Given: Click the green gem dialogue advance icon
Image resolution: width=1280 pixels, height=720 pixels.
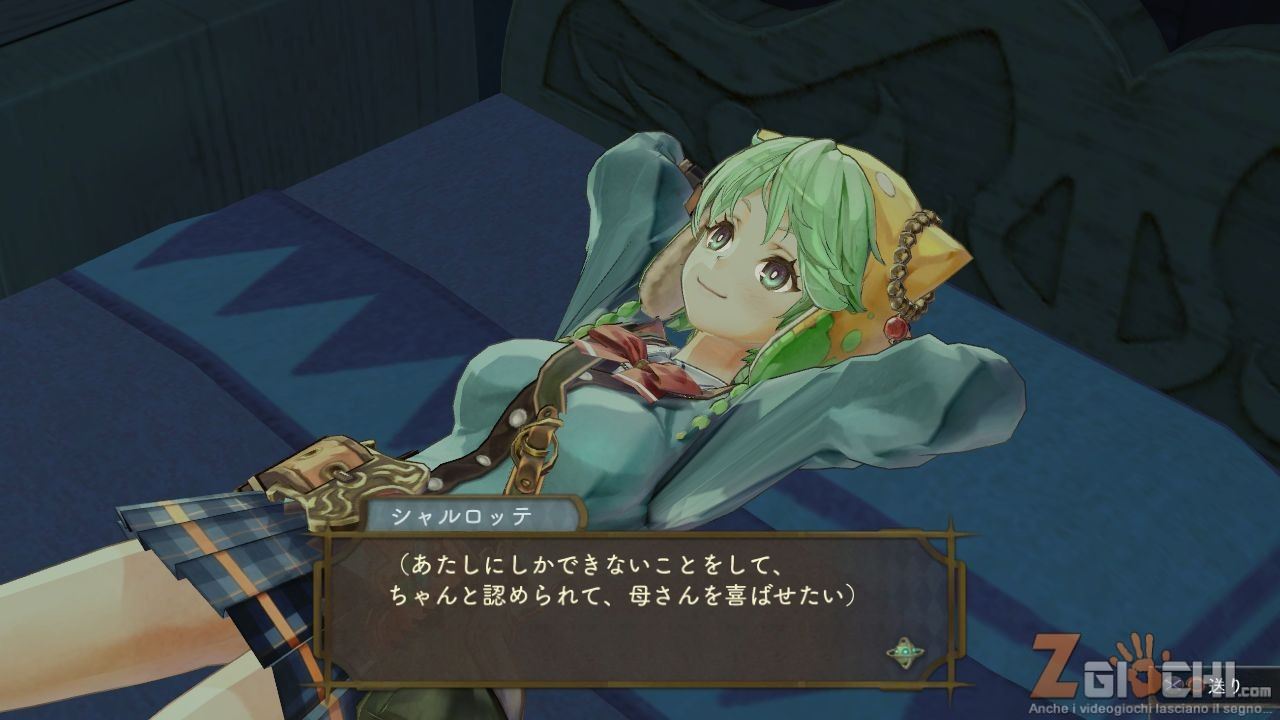Looking at the screenshot, I should pyautogui.click(x=905, y=653).
